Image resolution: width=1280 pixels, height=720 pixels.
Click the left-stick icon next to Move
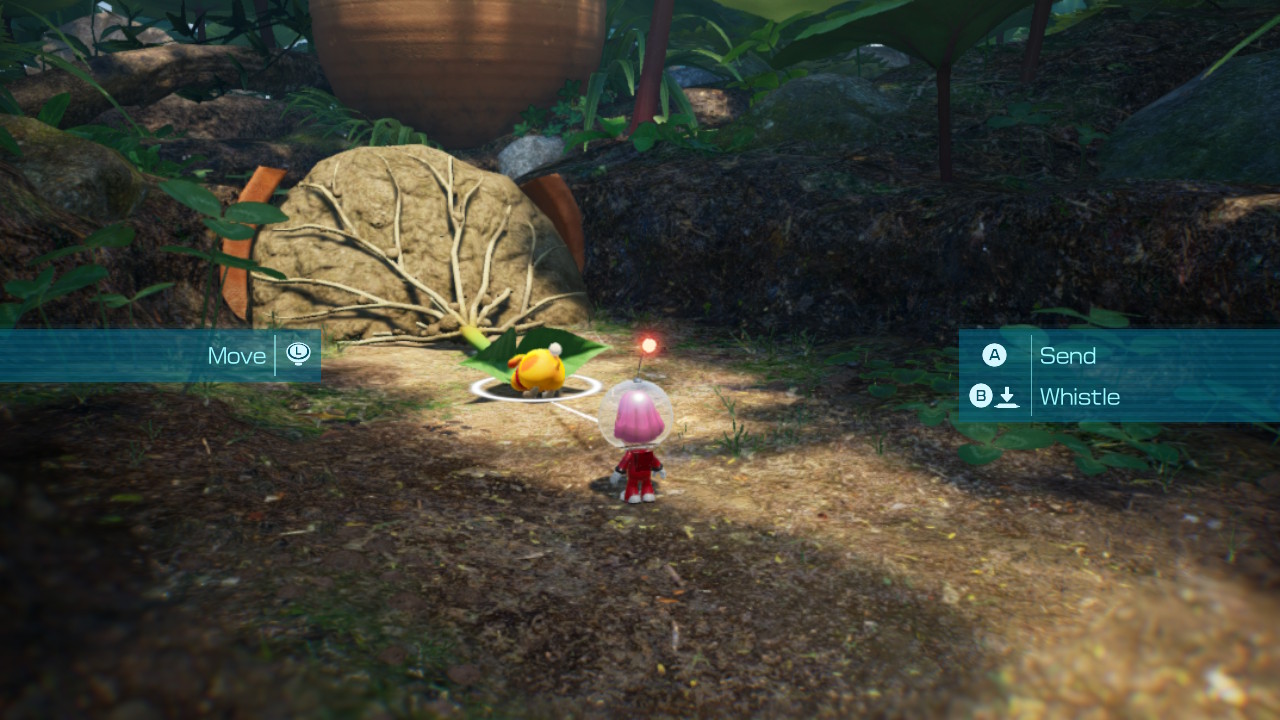[x=299, y=354]
